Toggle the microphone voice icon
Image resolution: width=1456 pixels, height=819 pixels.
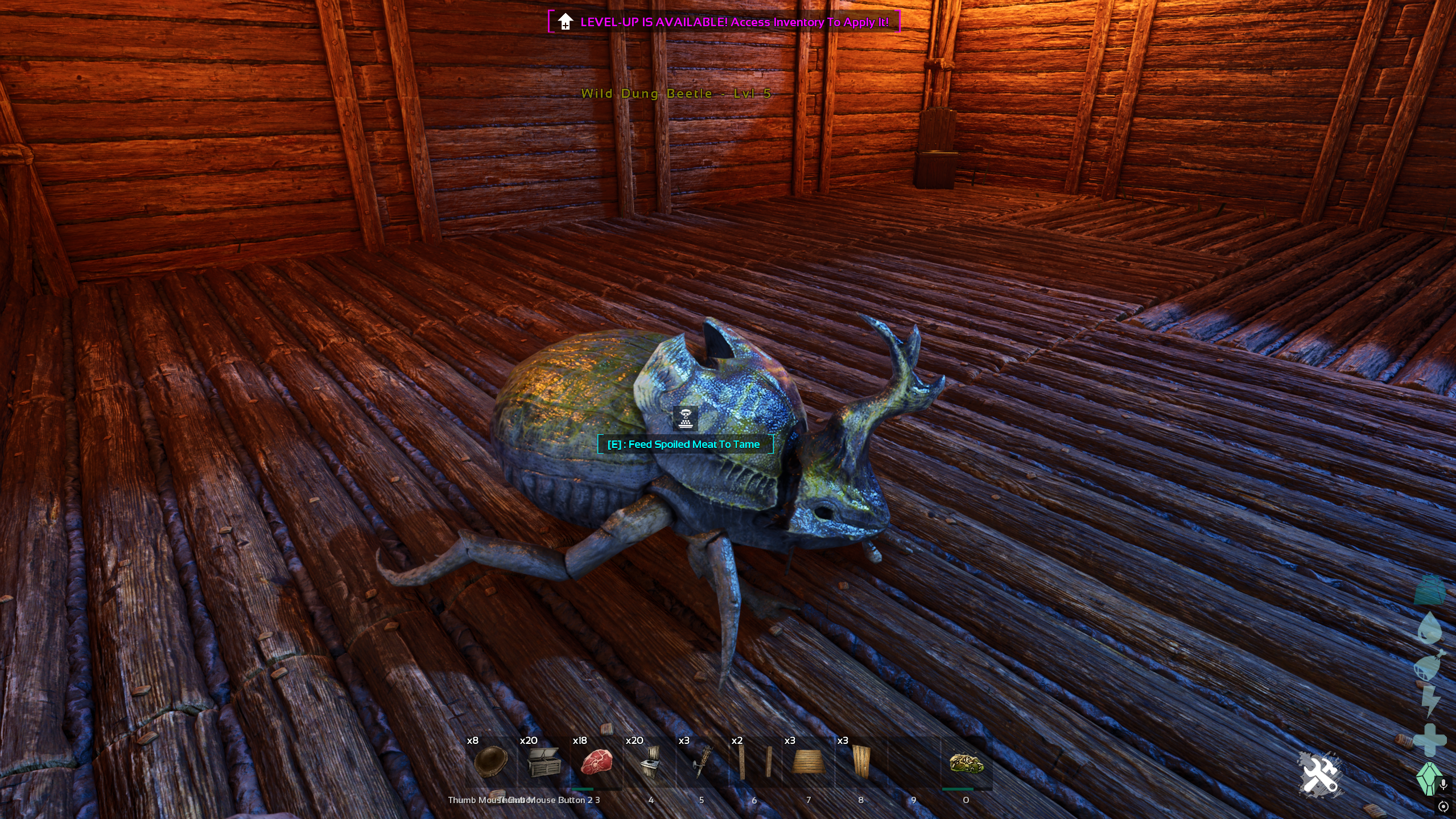coord(1443,785)
